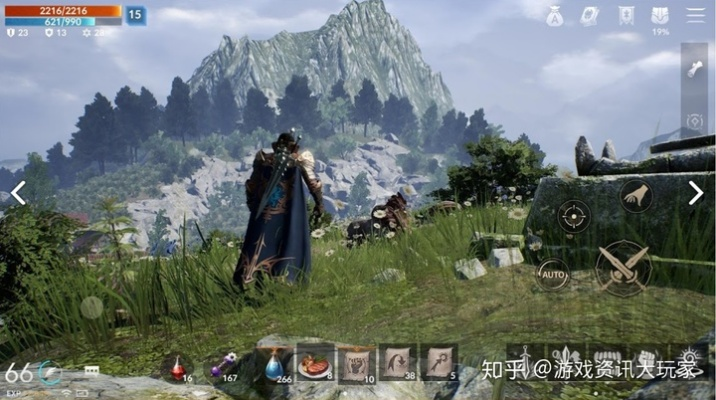Use the claw swipe skill button
The image size is (716, 400).
pos(635,197)
